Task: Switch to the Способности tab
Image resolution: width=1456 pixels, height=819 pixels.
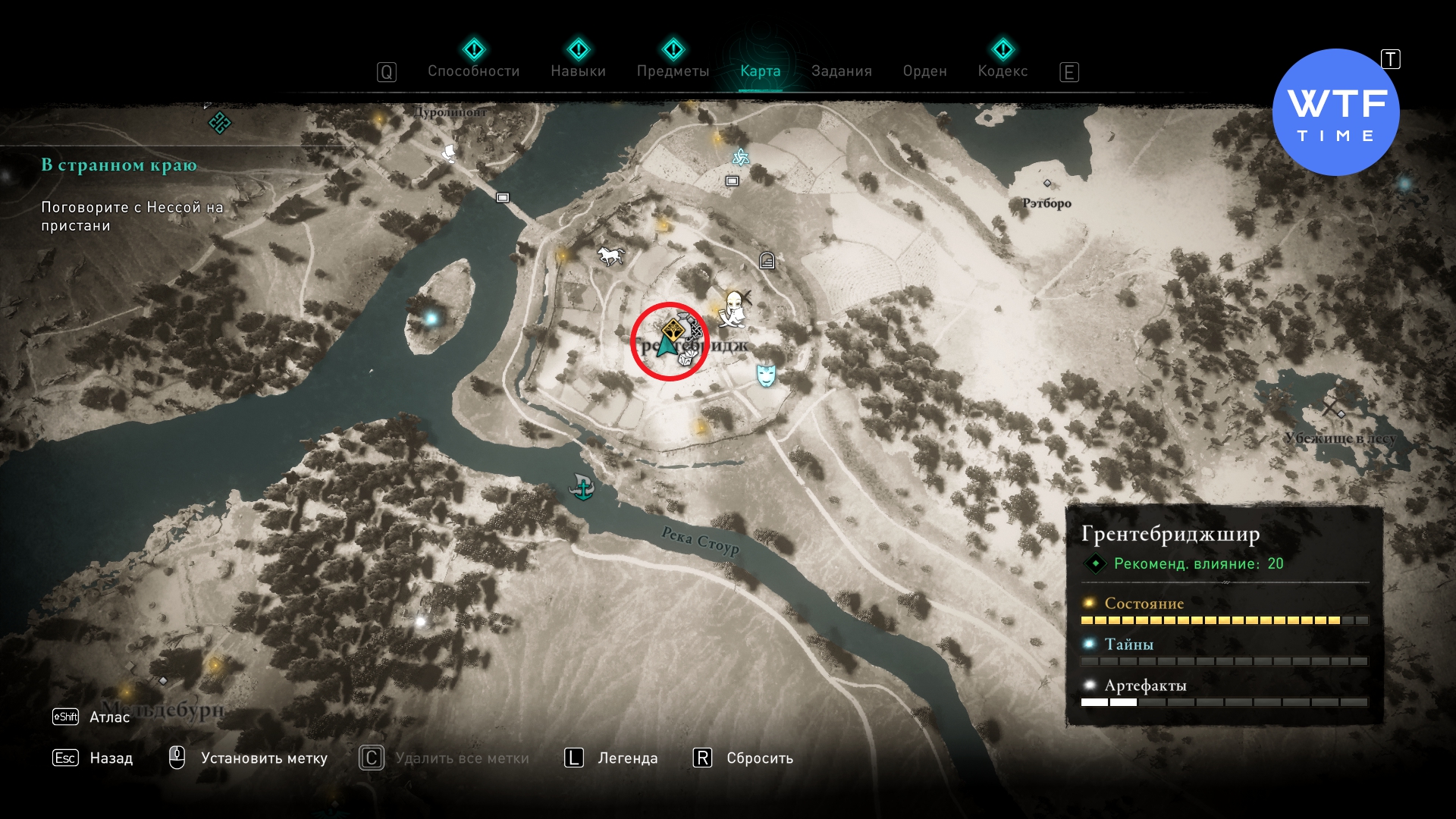Action: click(x=473, y=71)
